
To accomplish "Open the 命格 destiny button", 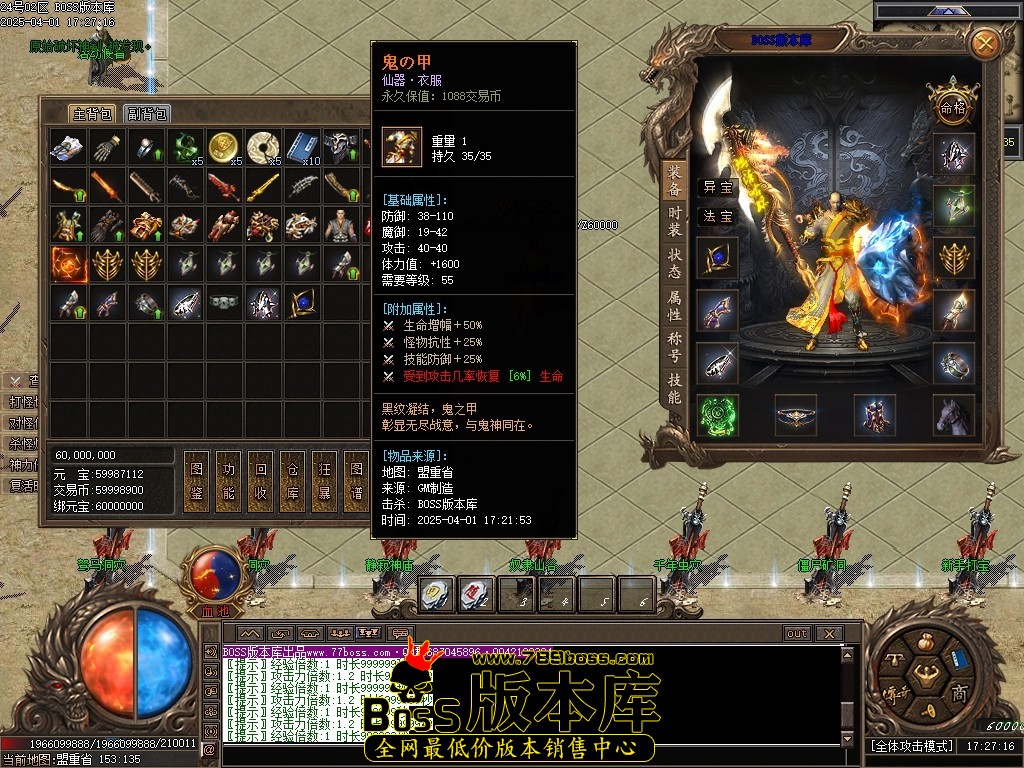I will (953, 105).
